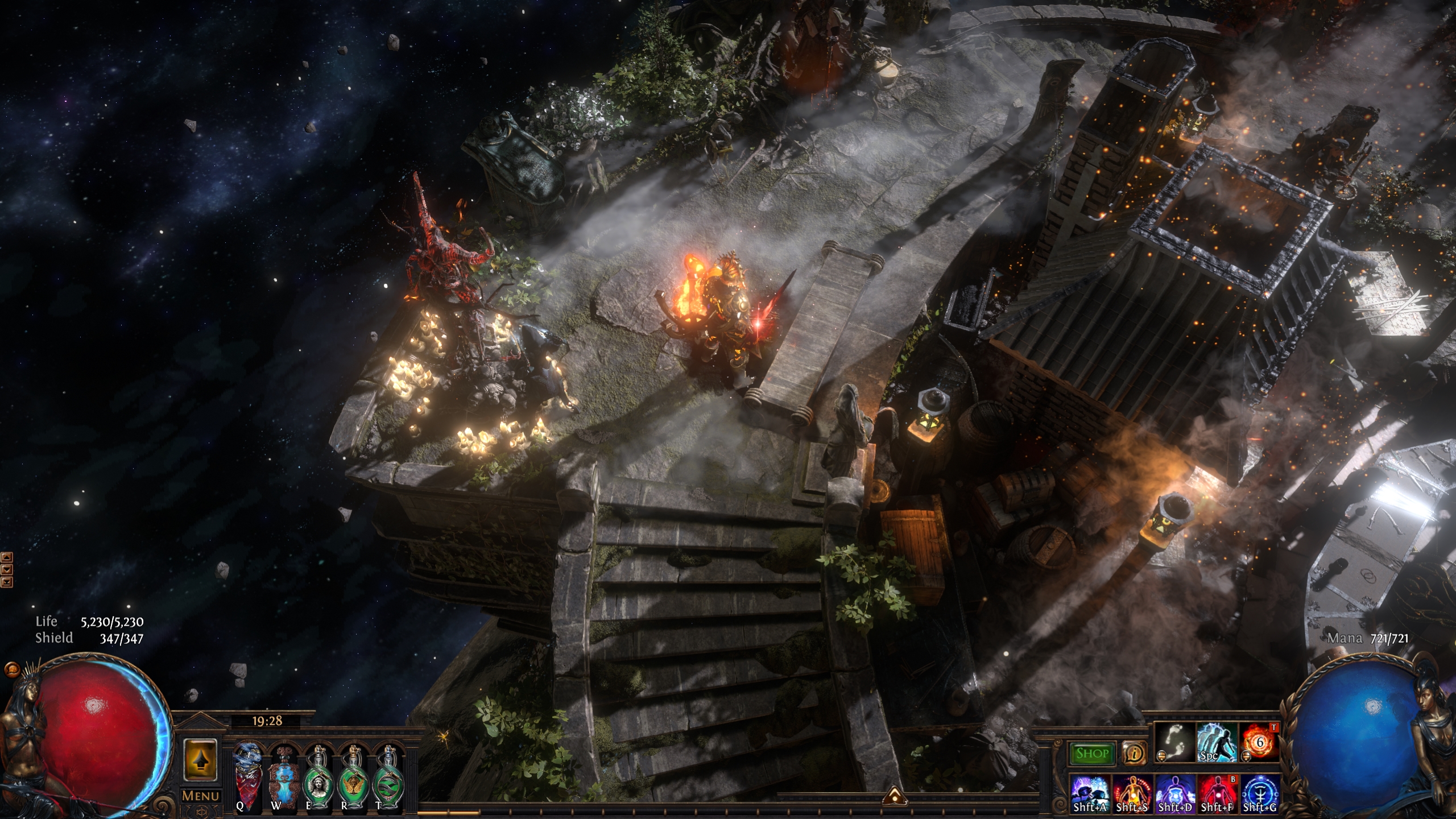
Task: Open the Menu button
Action: (200, 796)
